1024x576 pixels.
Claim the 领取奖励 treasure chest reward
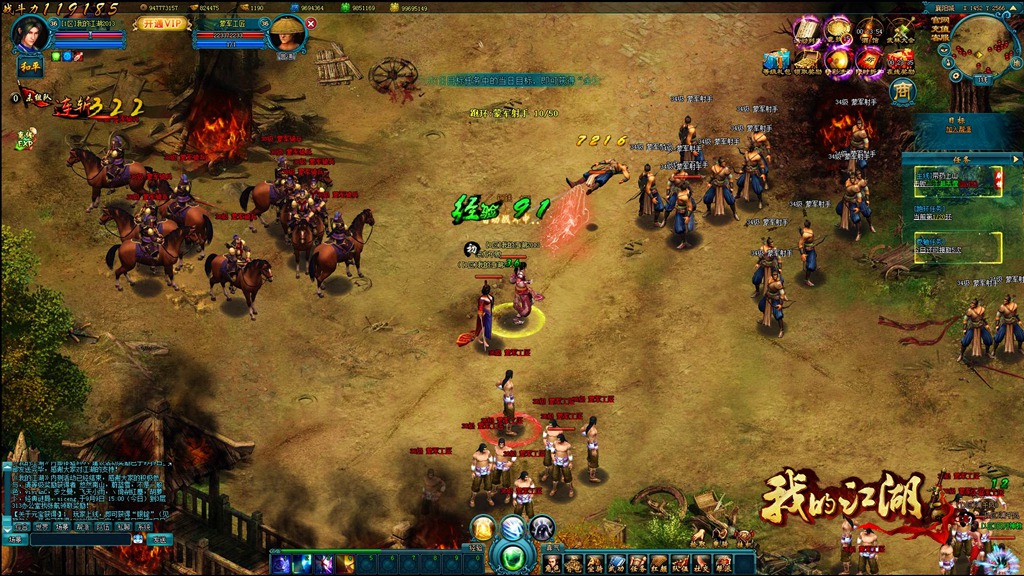point(809,61)
